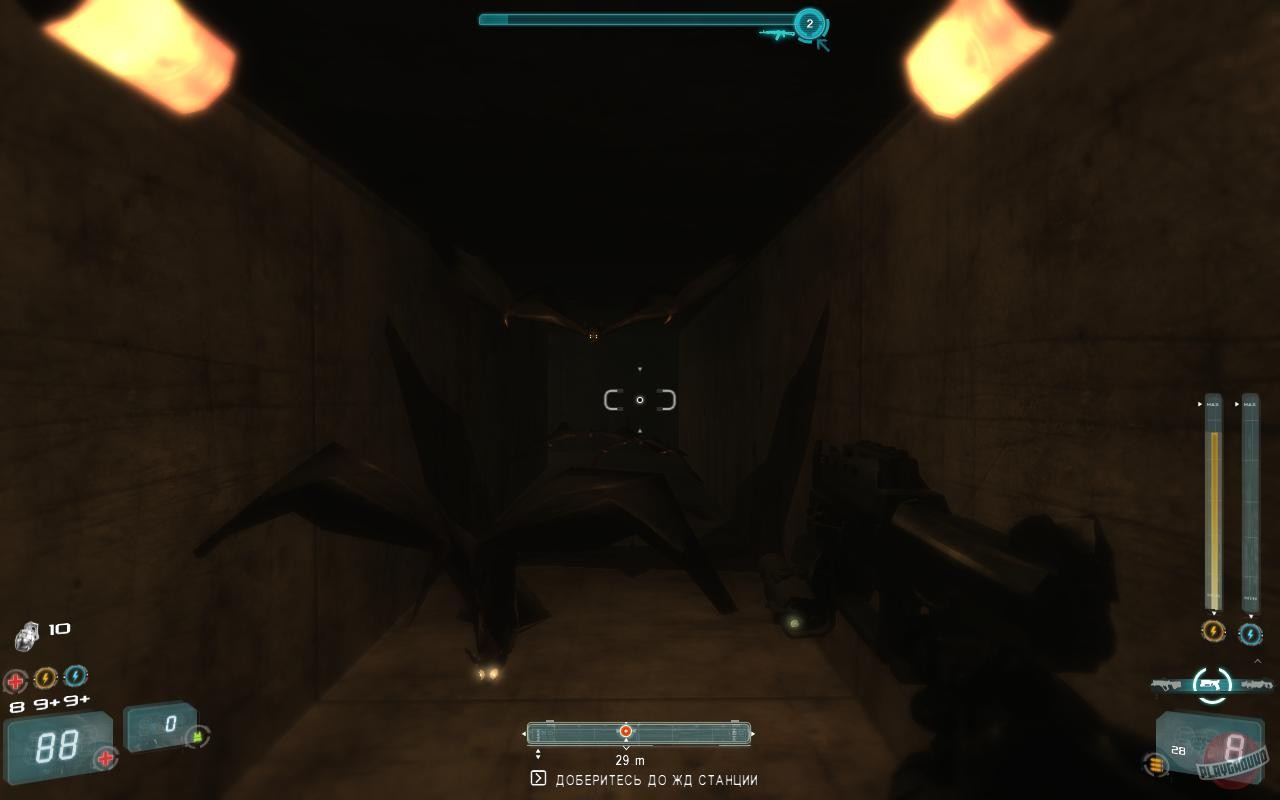1280x800 pixels.
Task: Click the green armor icon next to the 0
Action: 196,737
